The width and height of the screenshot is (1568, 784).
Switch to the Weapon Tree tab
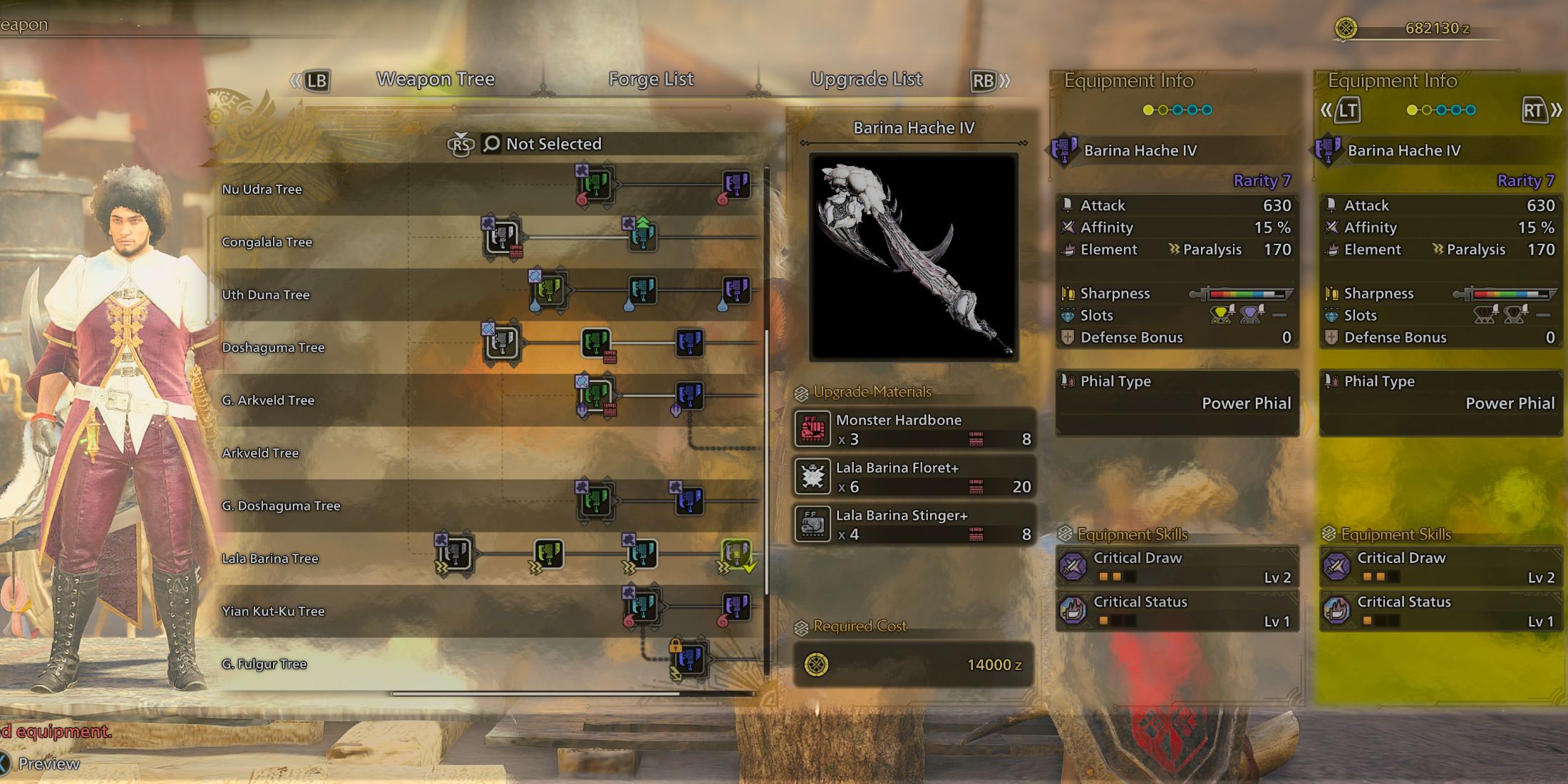coord(435,79)
